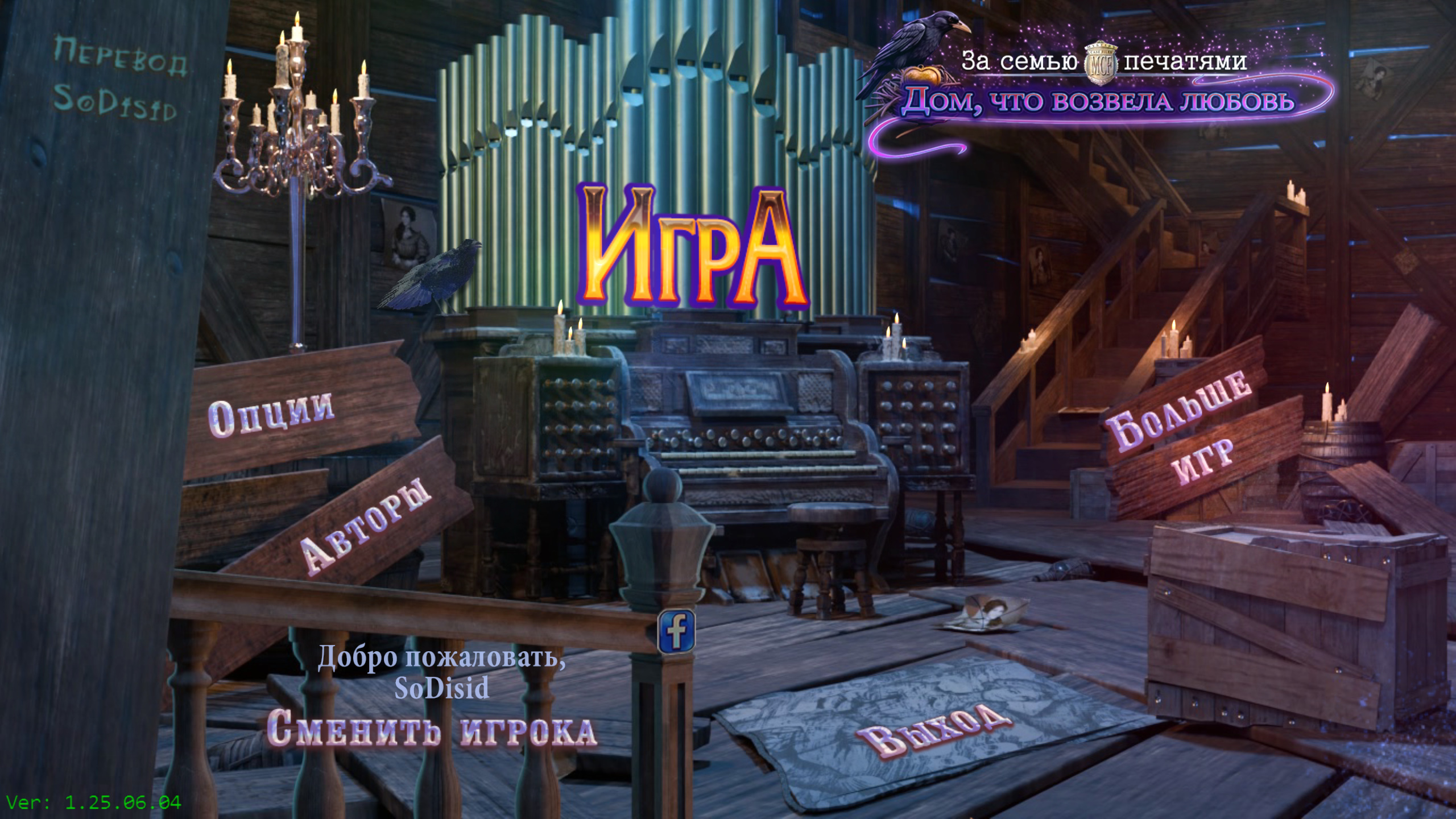This screenshot has height=819, width=1456.
Task: Open the Facebook icon link
Action: coord(676,631)
